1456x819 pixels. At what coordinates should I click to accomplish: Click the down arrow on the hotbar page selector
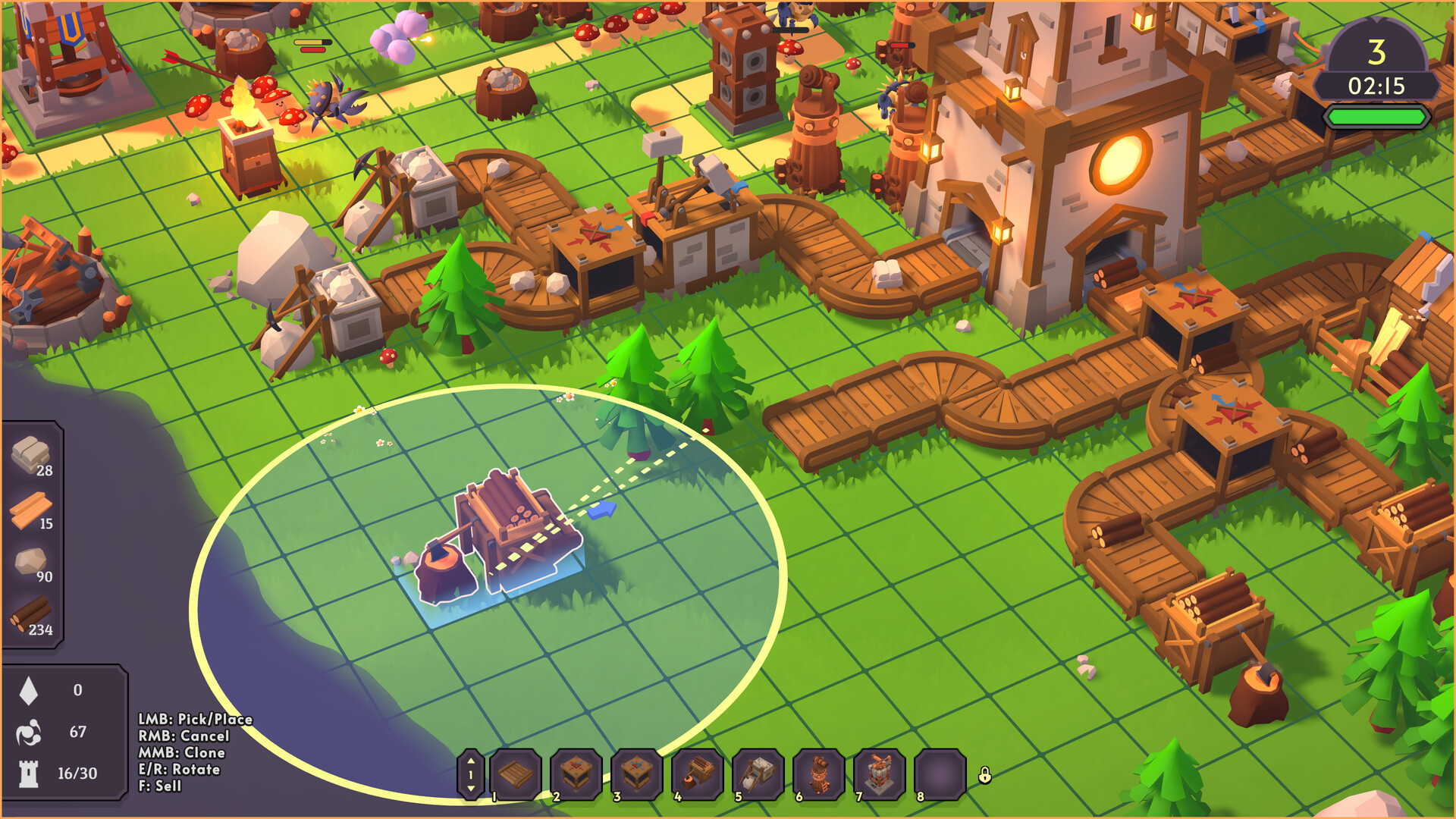(x=472, y=789)
